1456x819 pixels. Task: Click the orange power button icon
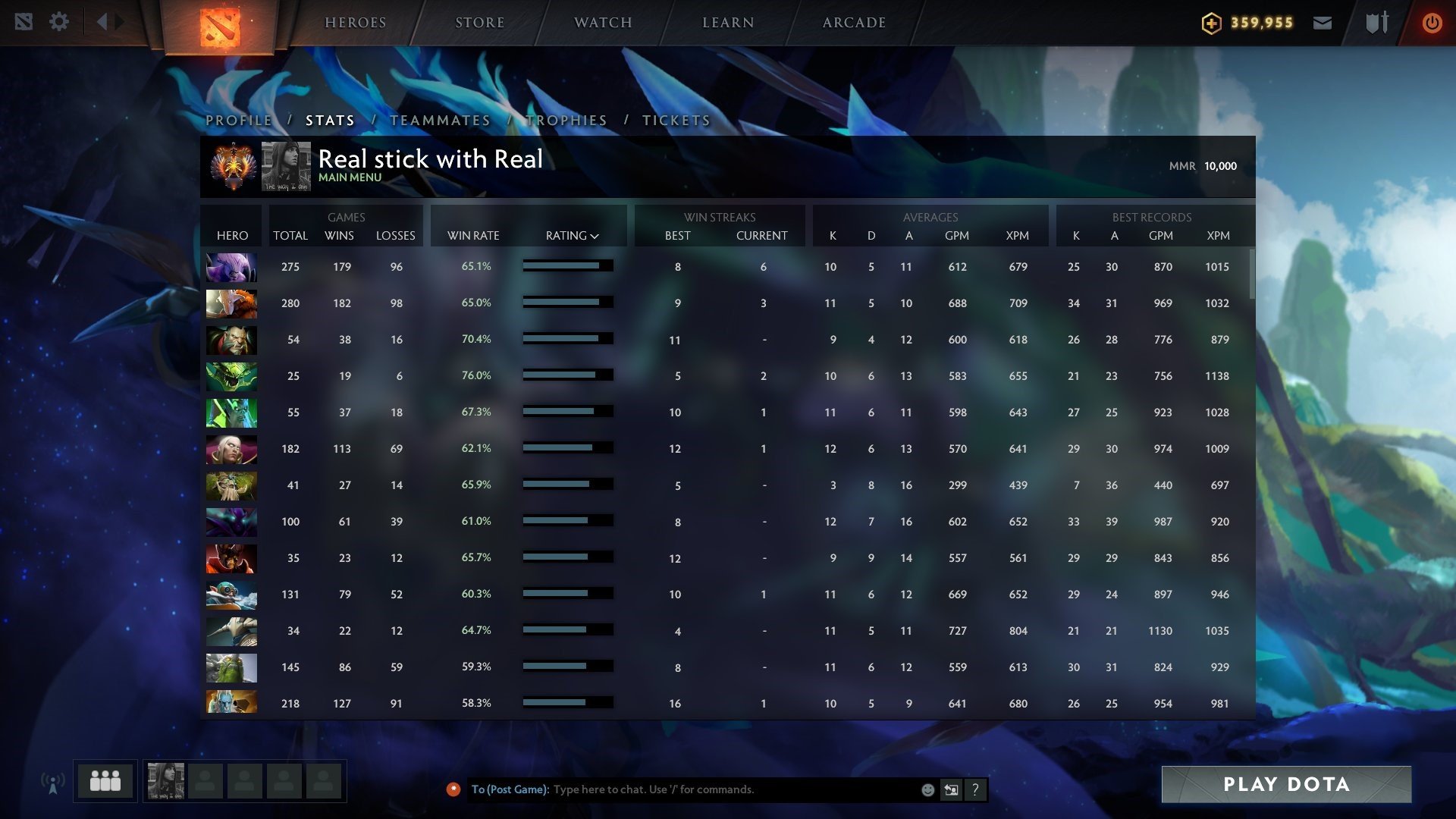coord(1432,23)
